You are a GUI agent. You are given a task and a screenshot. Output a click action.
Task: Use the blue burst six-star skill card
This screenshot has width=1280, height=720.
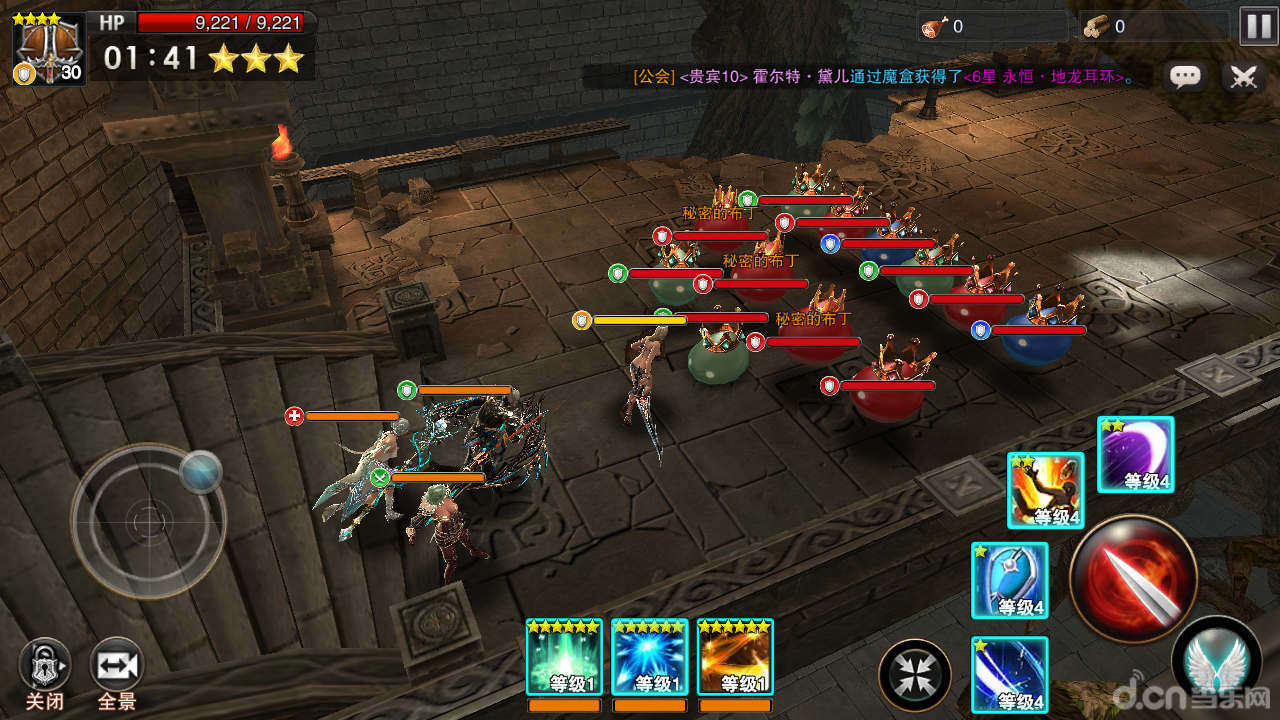(650, 656)
